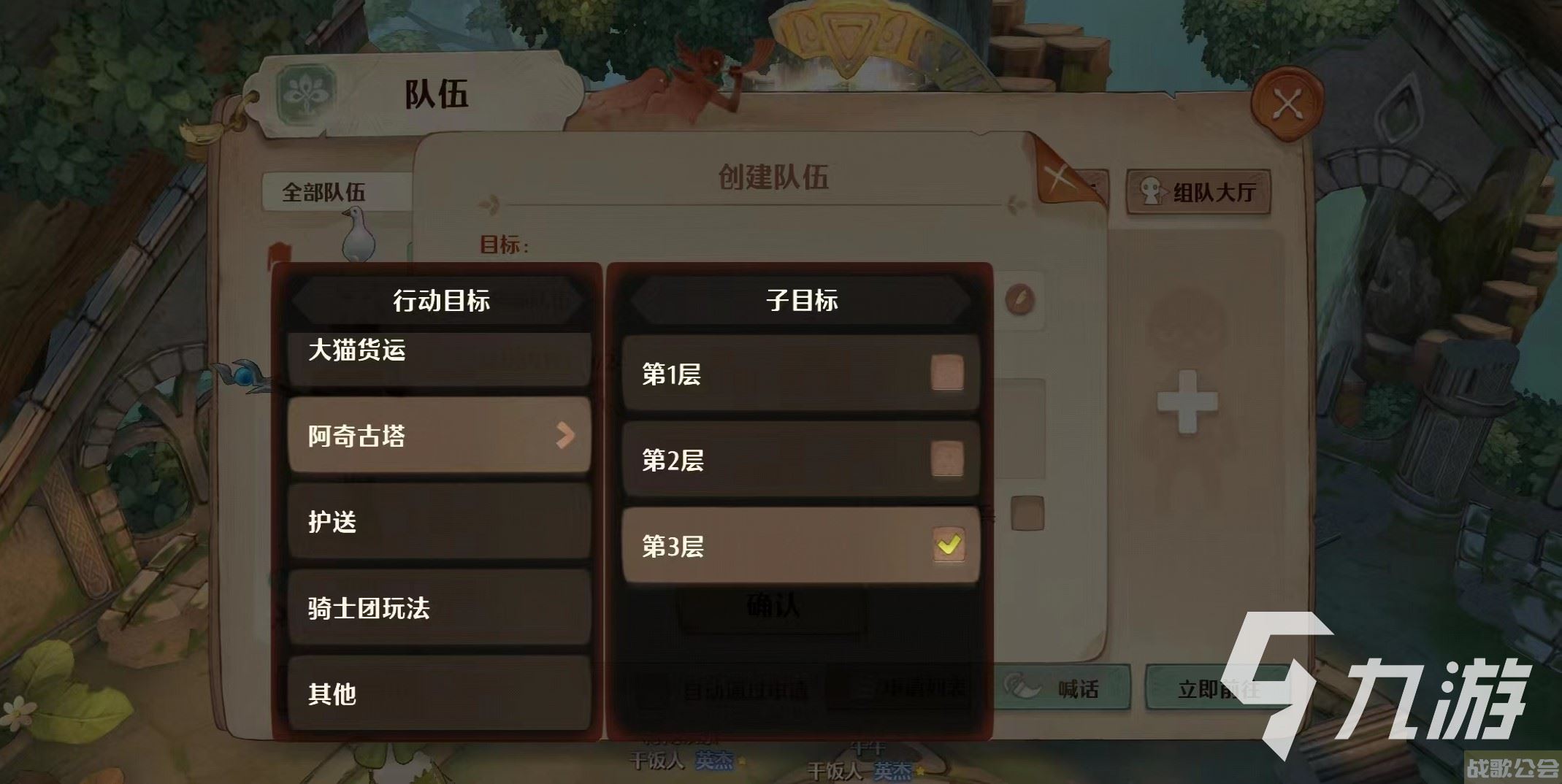Tick the 第1层 checkbox

(x=947, y=374)
